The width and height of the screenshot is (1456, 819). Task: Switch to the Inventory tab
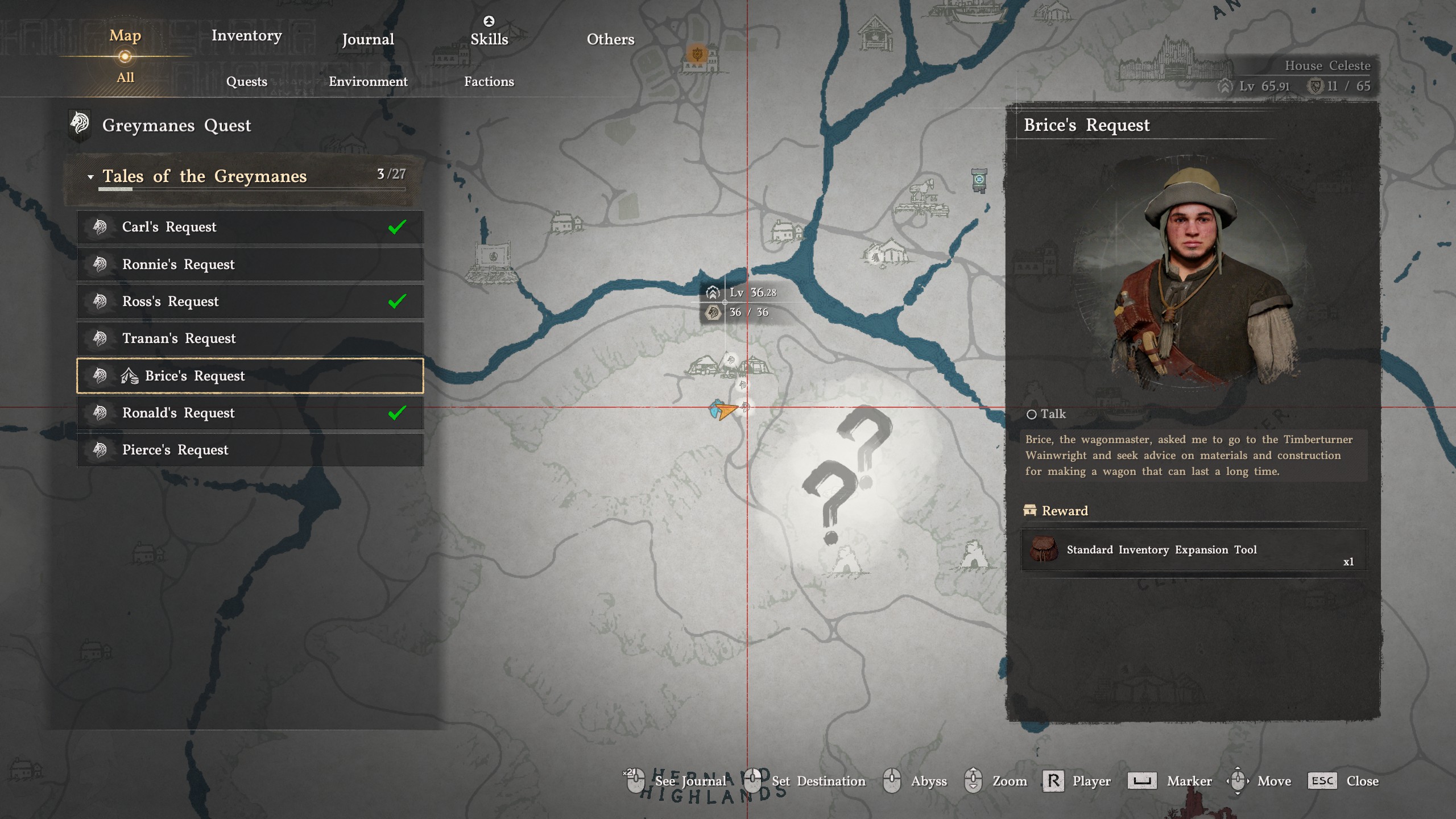point(246,35)
